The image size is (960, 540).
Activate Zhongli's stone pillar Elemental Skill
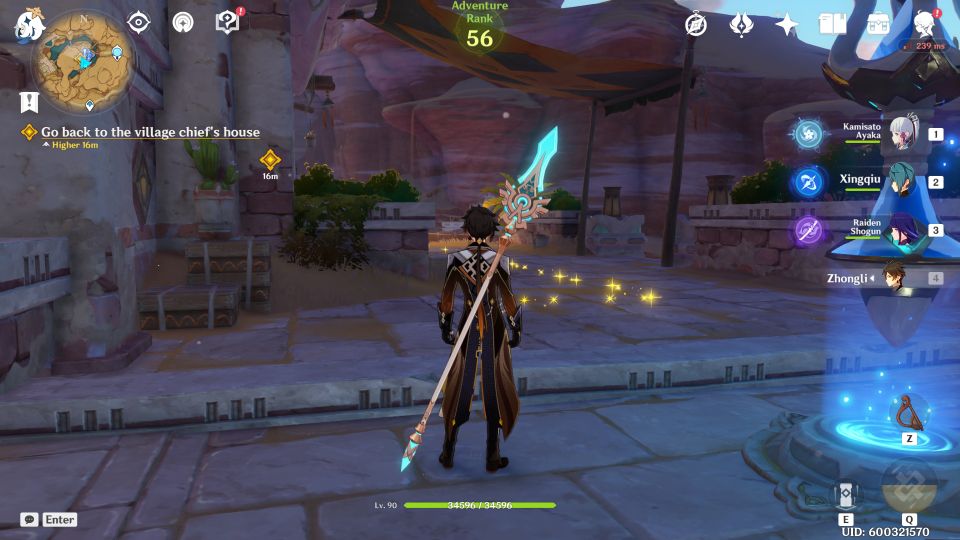pos(845,495)
